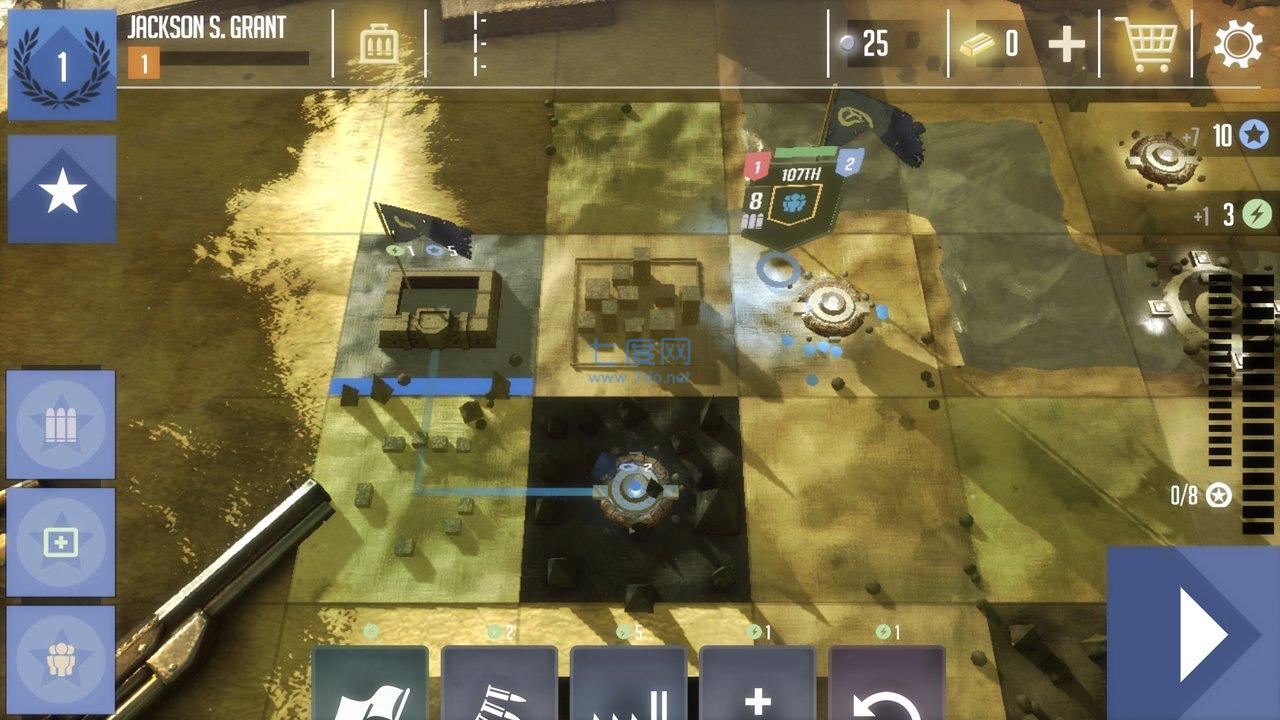The image size is (1280, 720).
Task: Buy gold with the plus button
Action: tap(1066, 42)
